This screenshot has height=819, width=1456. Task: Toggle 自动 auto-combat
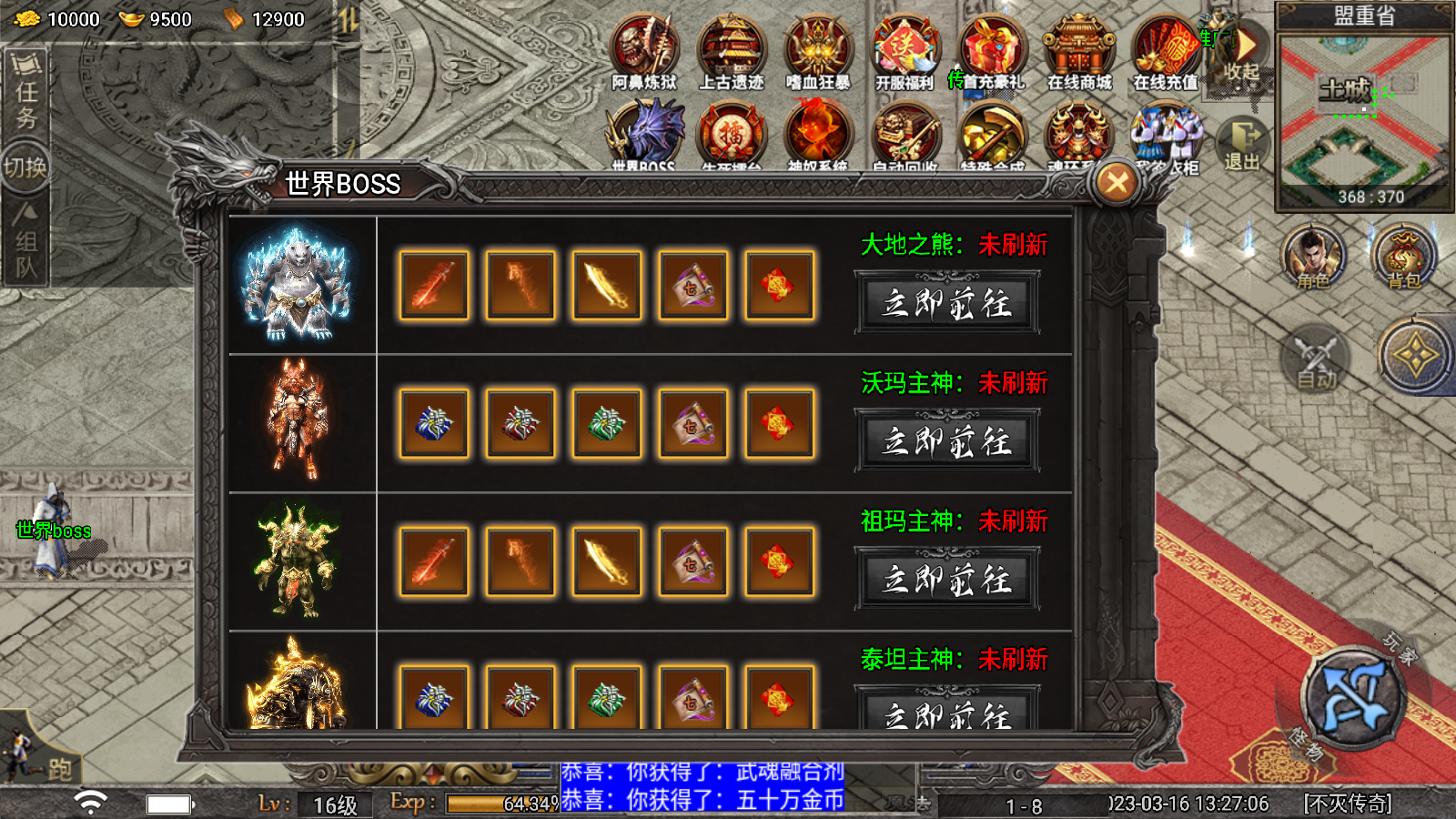(x=1316, y=359)
